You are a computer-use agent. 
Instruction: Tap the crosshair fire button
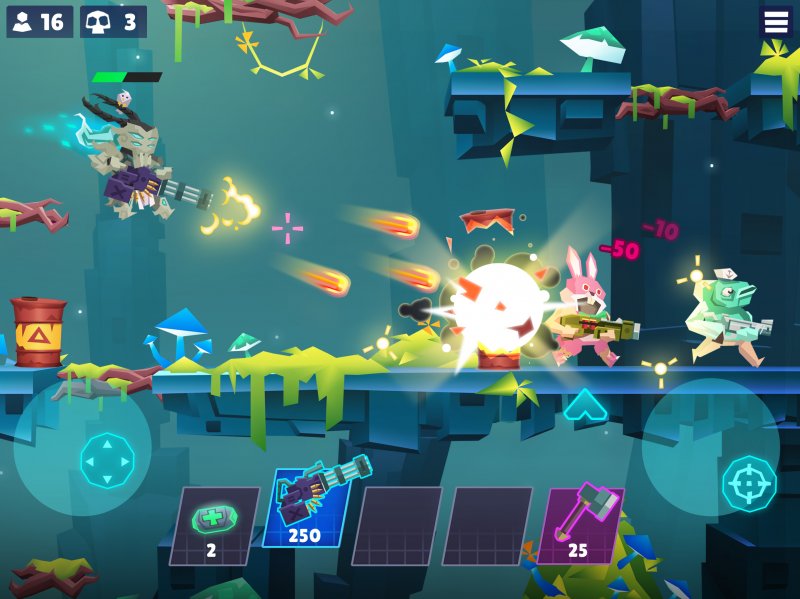pos(749,483)
